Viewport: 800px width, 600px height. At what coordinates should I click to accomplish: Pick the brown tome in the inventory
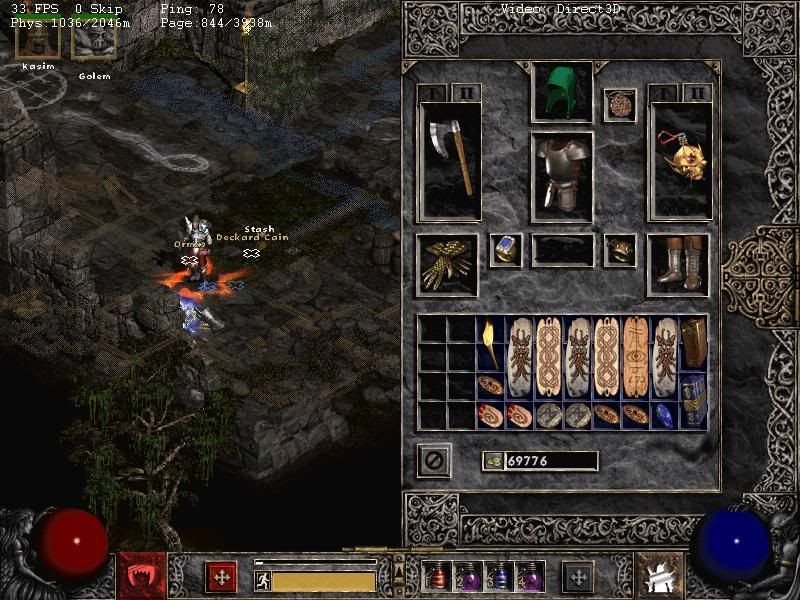point(694,343)
